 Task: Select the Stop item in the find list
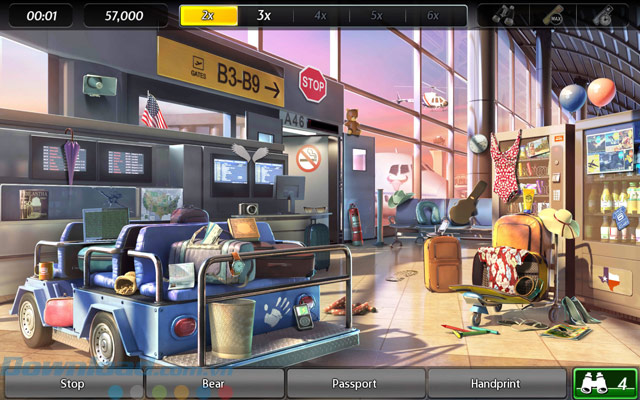72,383
